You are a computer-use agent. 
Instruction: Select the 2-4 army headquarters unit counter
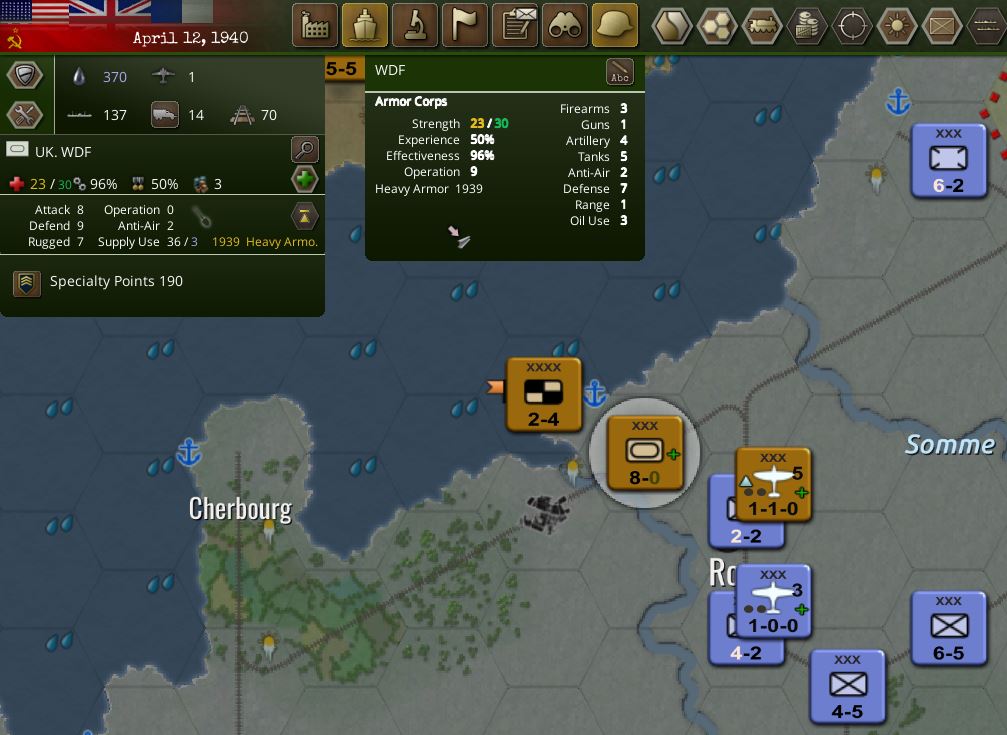click(543, 395)
